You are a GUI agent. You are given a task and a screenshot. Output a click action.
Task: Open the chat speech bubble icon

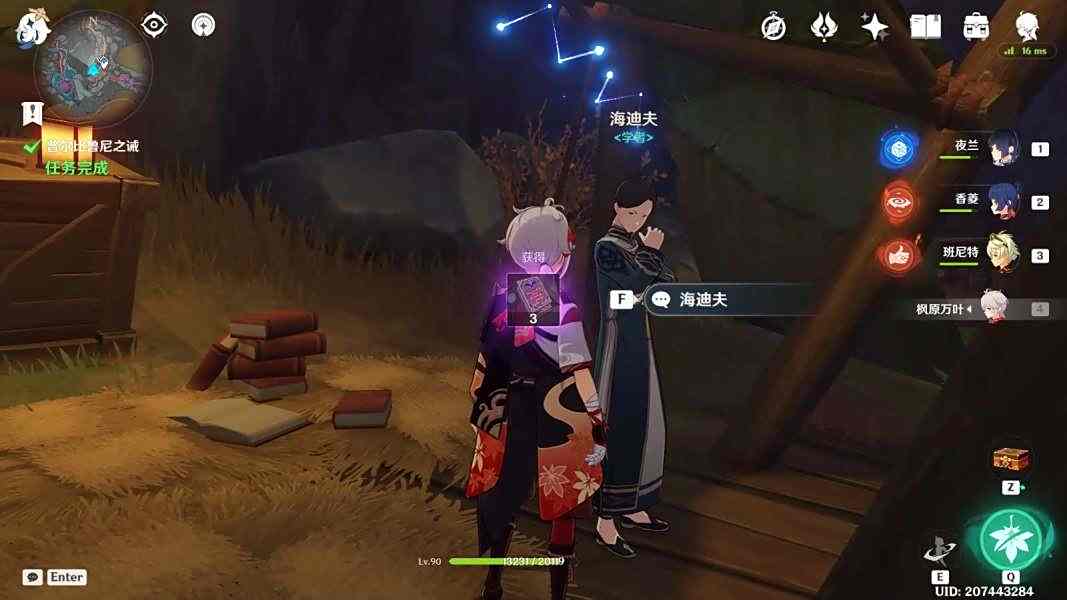pos(33,577)
